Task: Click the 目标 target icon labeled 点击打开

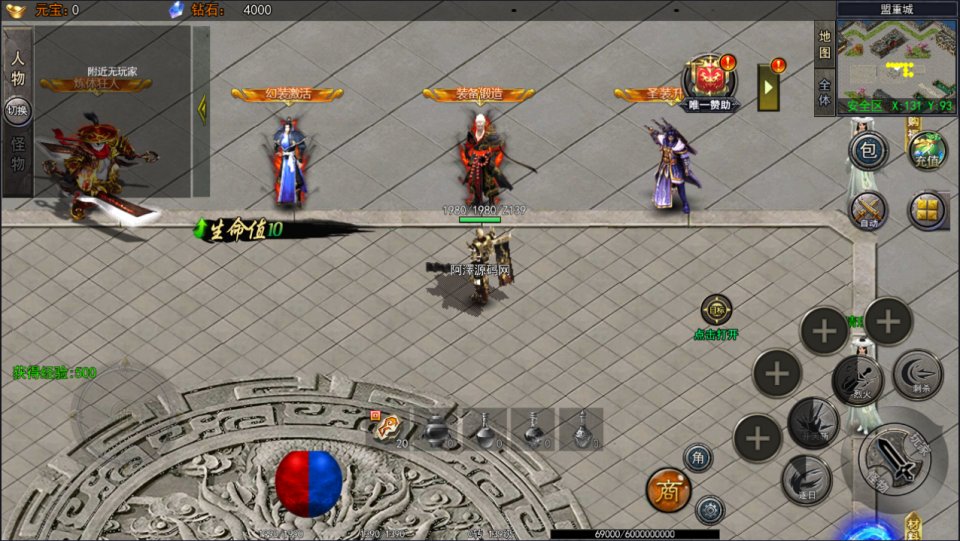Action: point(716,310)
